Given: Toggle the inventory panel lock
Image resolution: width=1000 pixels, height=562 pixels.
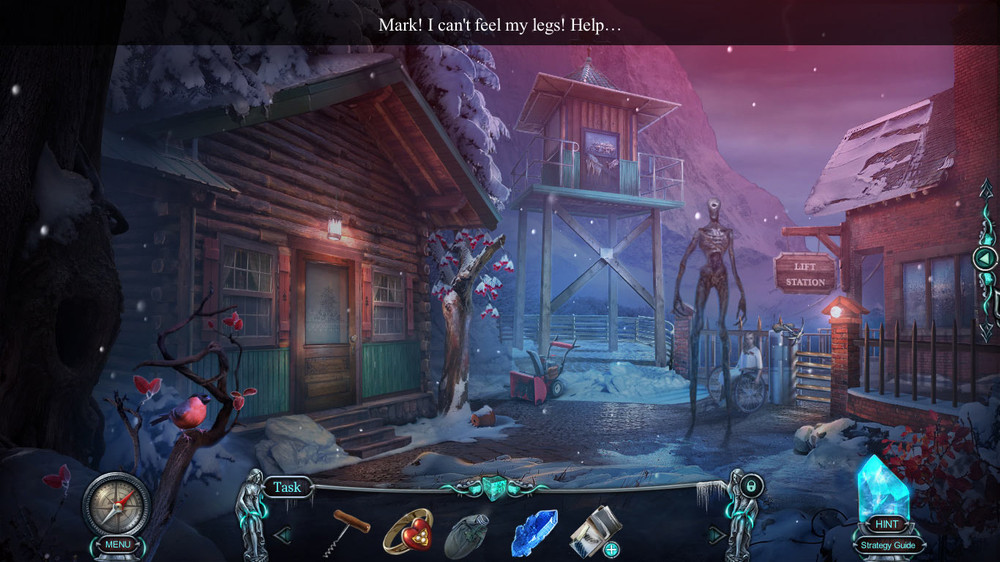Looking at the screenshot, I should pos(753,488).
